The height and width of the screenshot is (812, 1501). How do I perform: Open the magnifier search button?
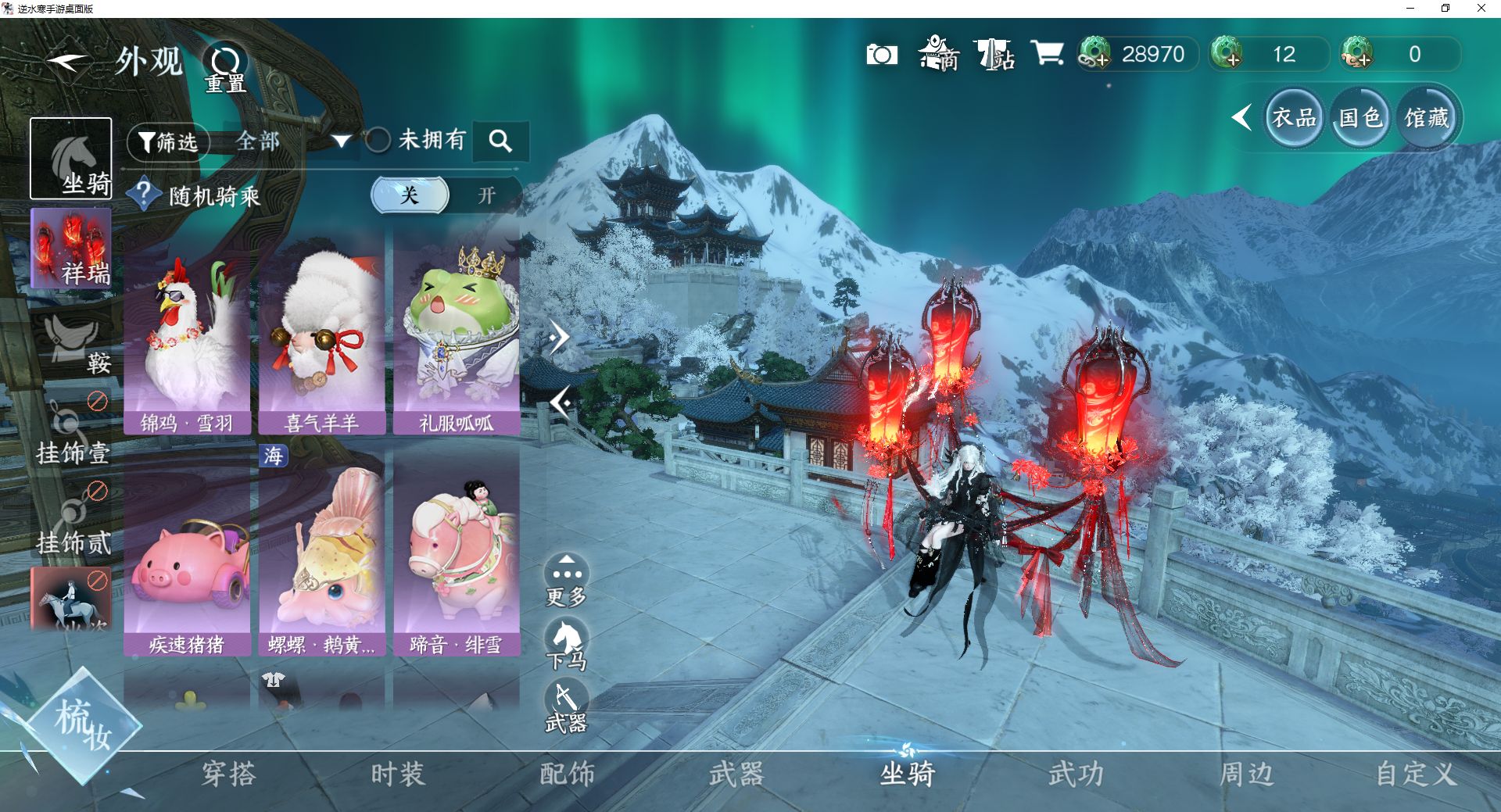[500, 141]
